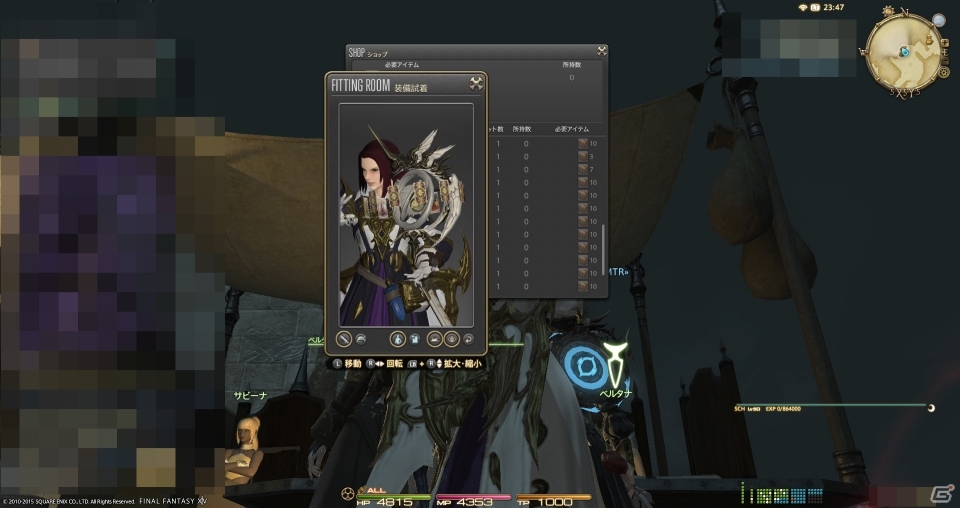Image resolution: width=960 pixels, height=508 pixels.
Task: Toggle the eye icon button in Fitting Room
Action: (451, 339)
